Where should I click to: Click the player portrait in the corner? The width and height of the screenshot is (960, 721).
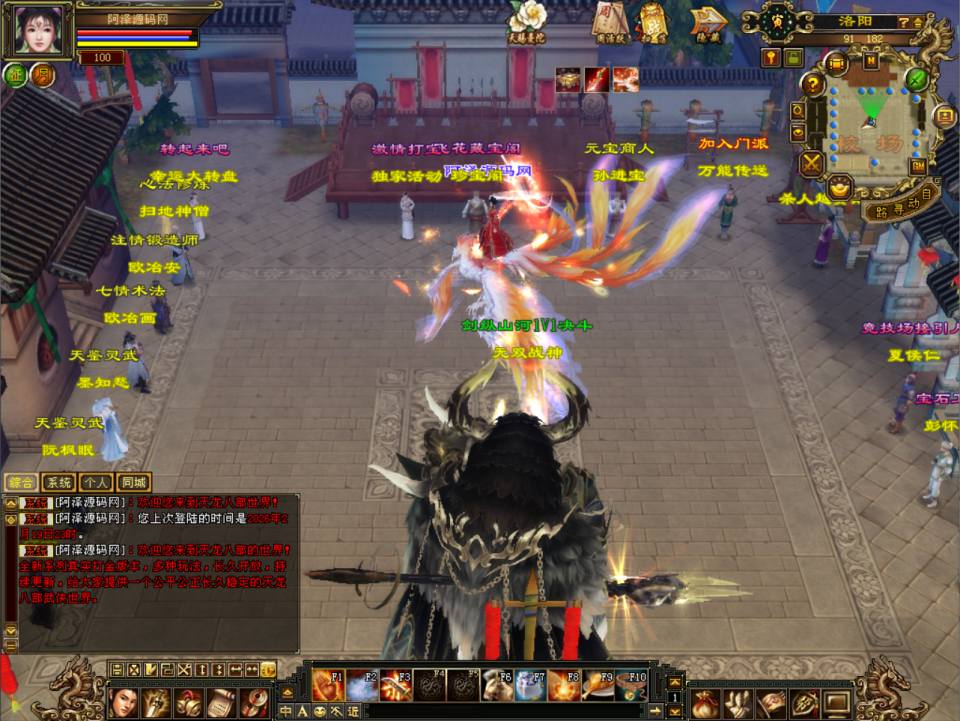(40, 30)
